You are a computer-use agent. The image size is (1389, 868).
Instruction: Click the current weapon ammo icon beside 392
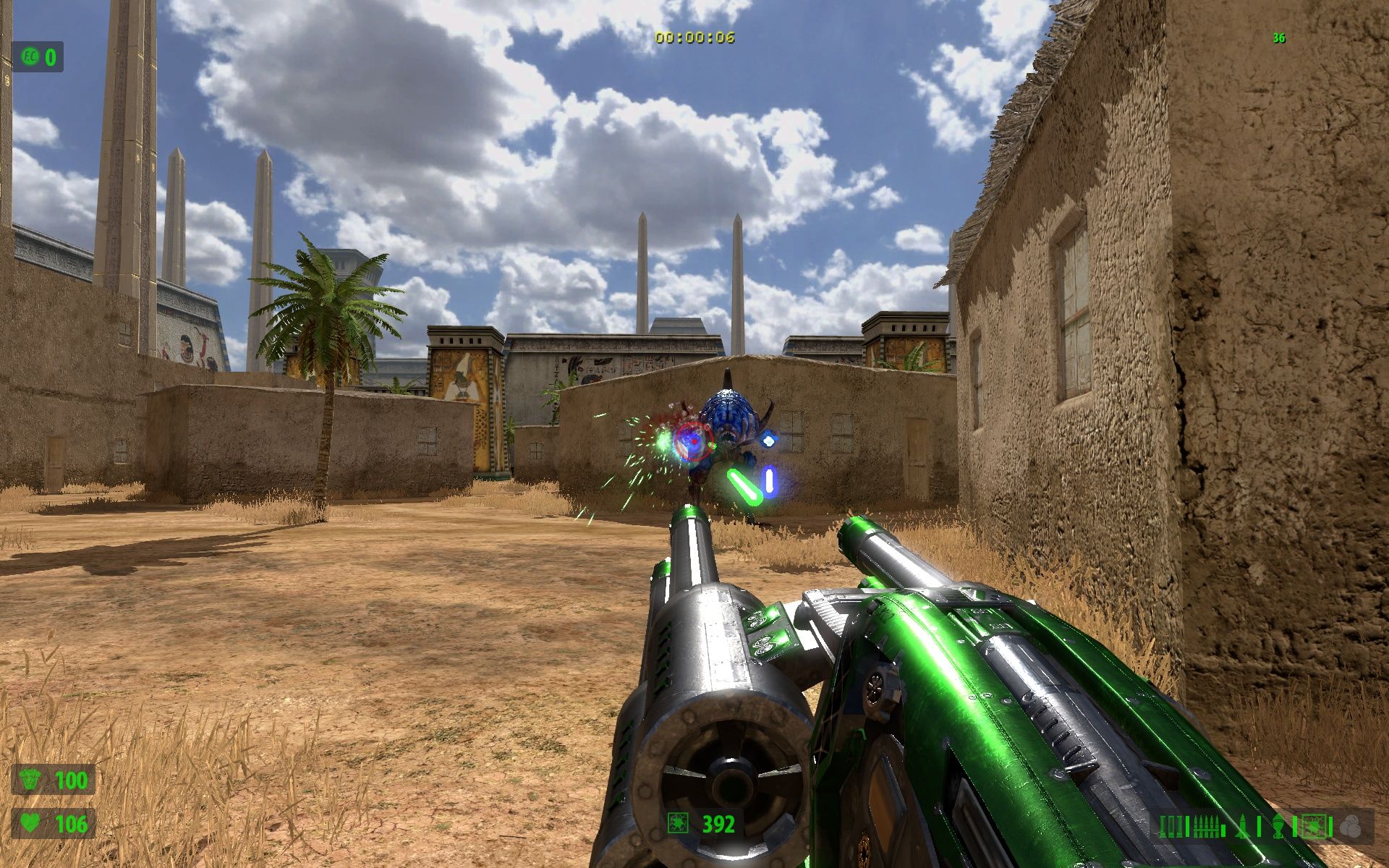[679, 824]
